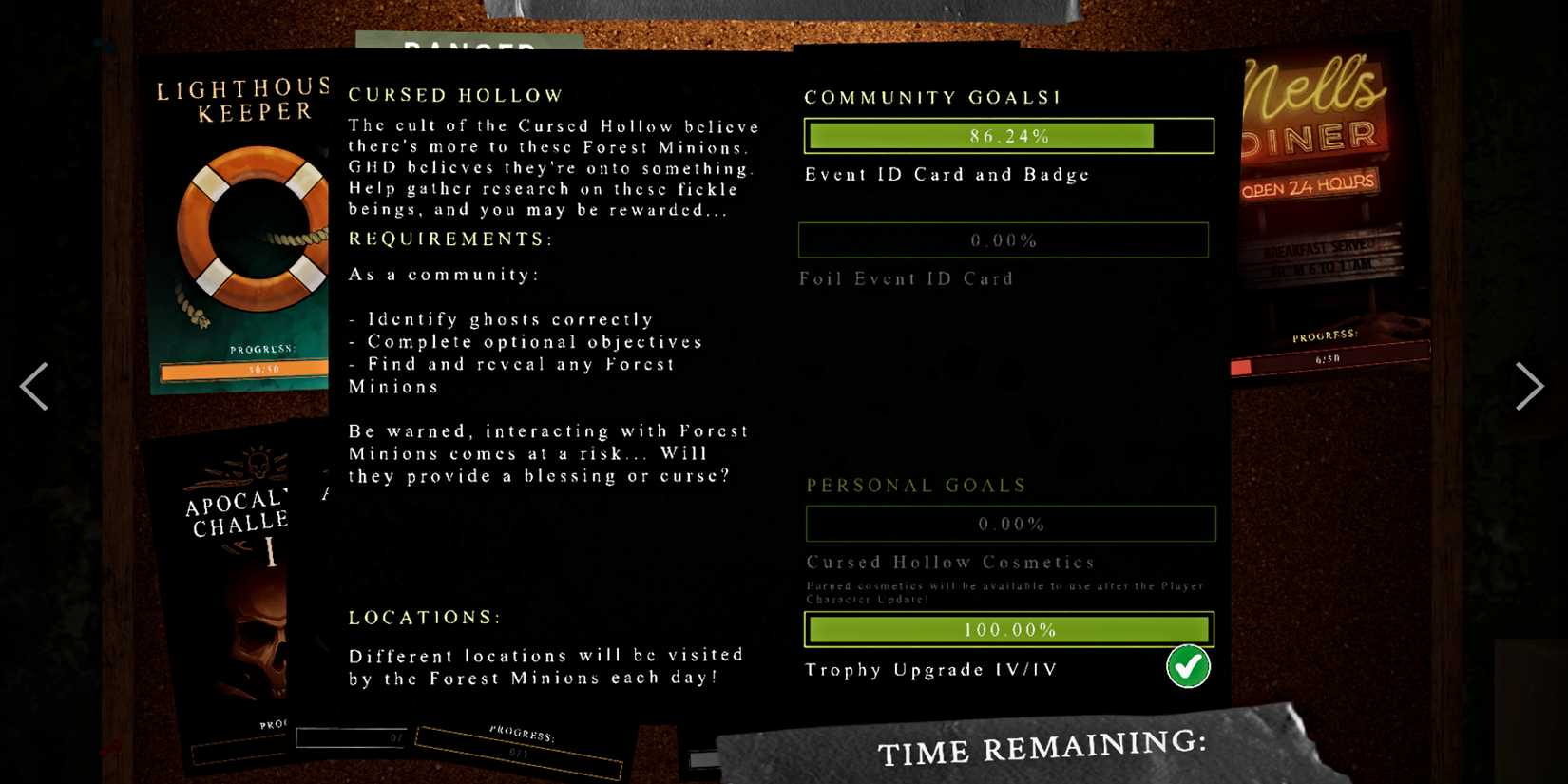Click the right arrow to view next event
This screenshot has height=784, width=1568.
pos(1531,386)
